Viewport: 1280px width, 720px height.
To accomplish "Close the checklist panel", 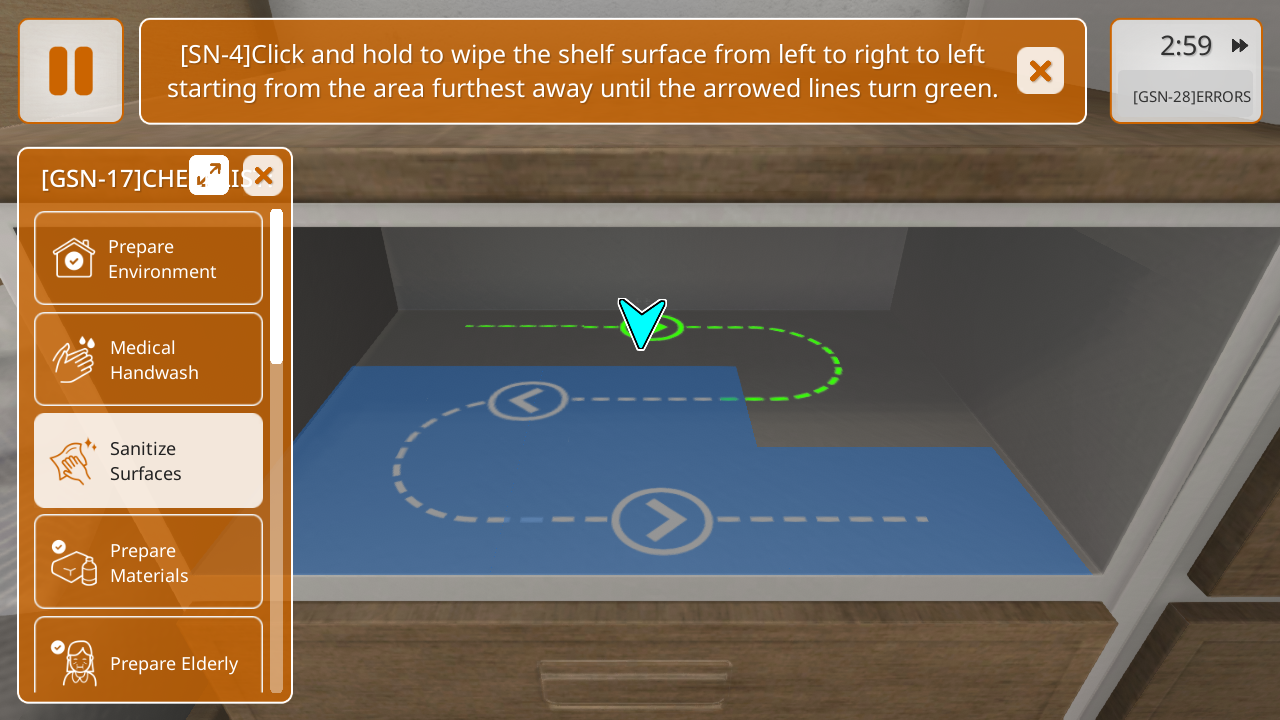I will tap(263, 176).
